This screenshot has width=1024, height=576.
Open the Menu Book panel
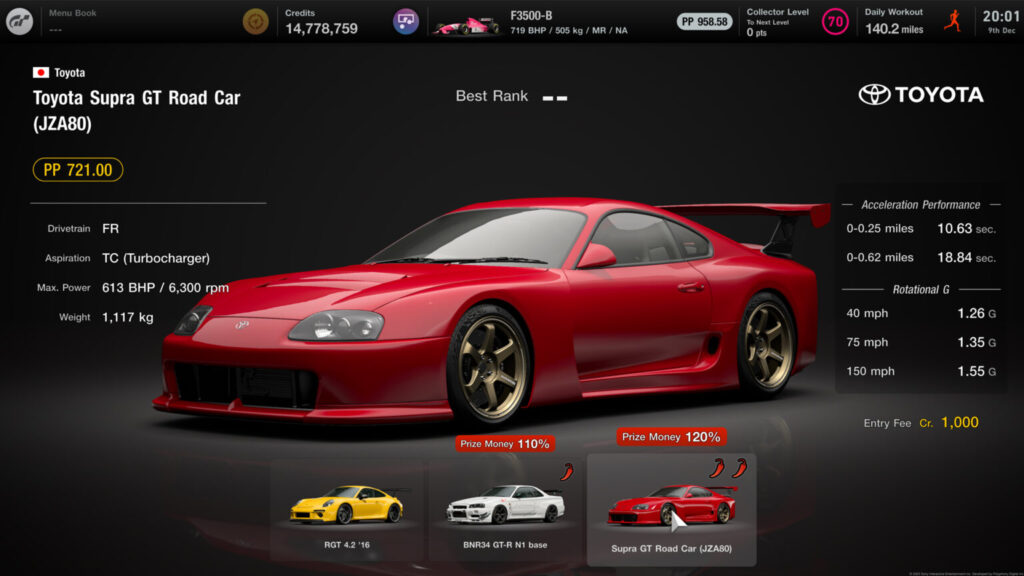[75, 21]
